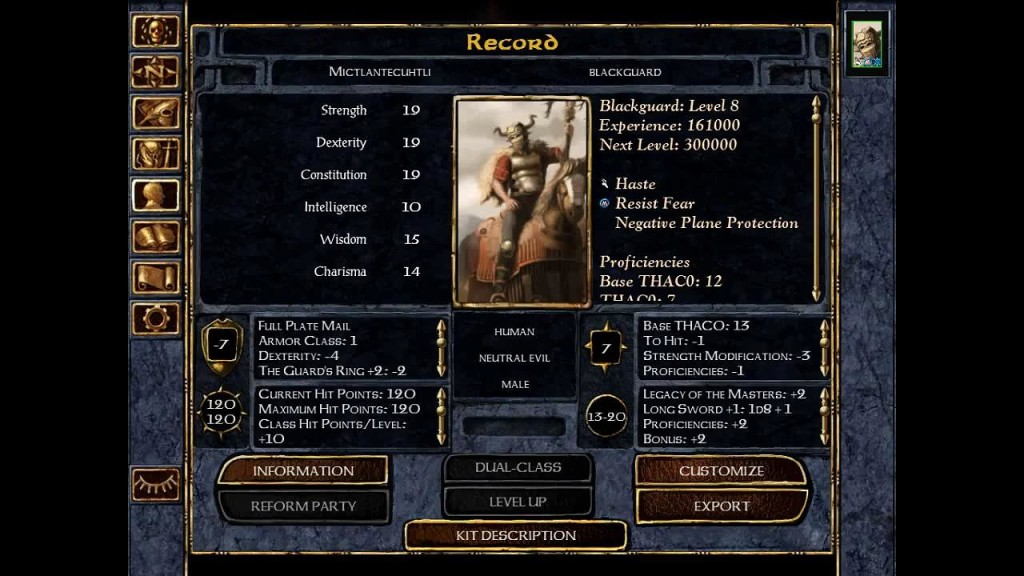The height and width of the screenshot is (576, 1024).
Task: Click the closed-eye rest button
Action: pos(156,485)
